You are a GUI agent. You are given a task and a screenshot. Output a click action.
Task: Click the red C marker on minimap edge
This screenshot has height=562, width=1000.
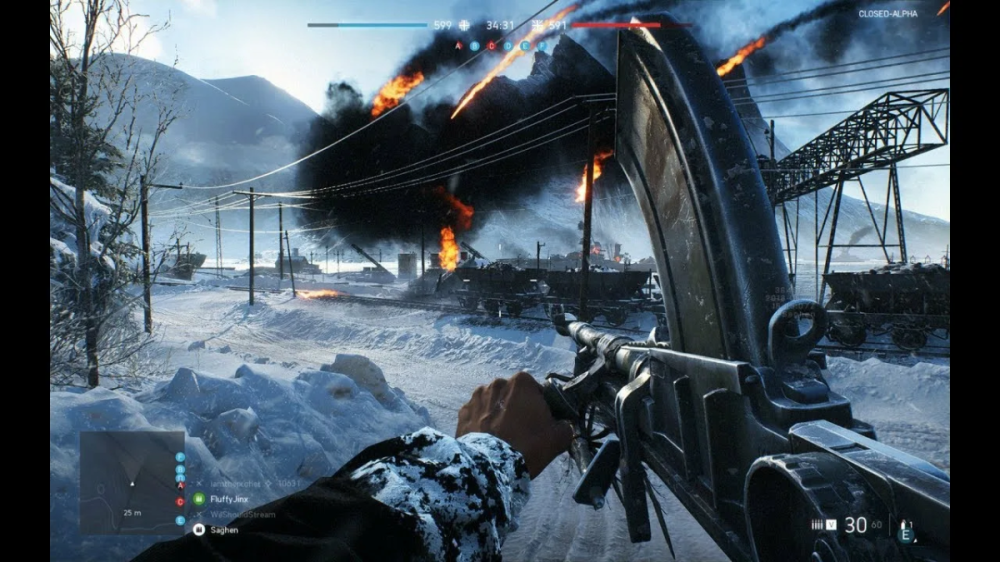pos(180,501)
